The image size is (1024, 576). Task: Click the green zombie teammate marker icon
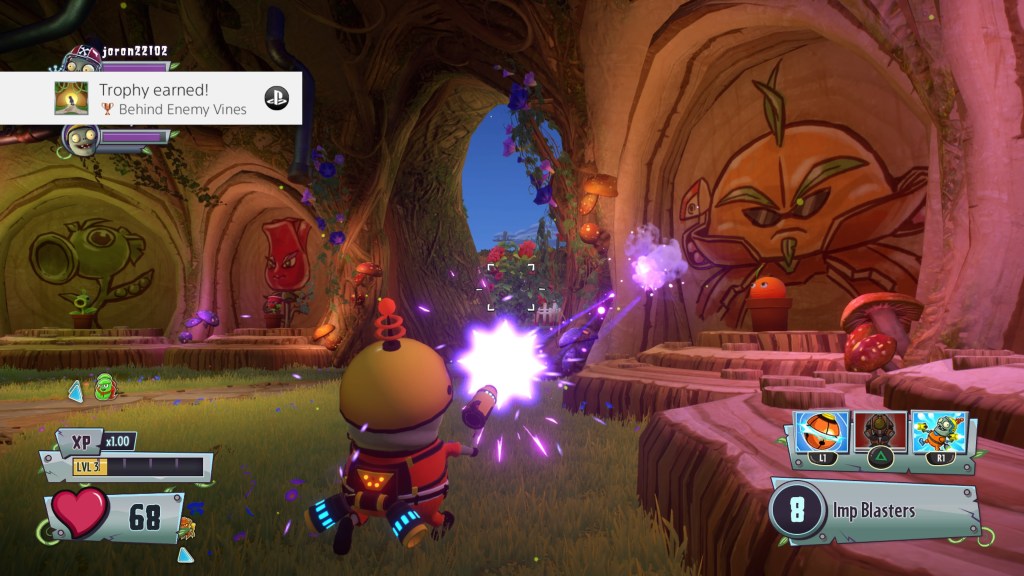pos(104,386)
